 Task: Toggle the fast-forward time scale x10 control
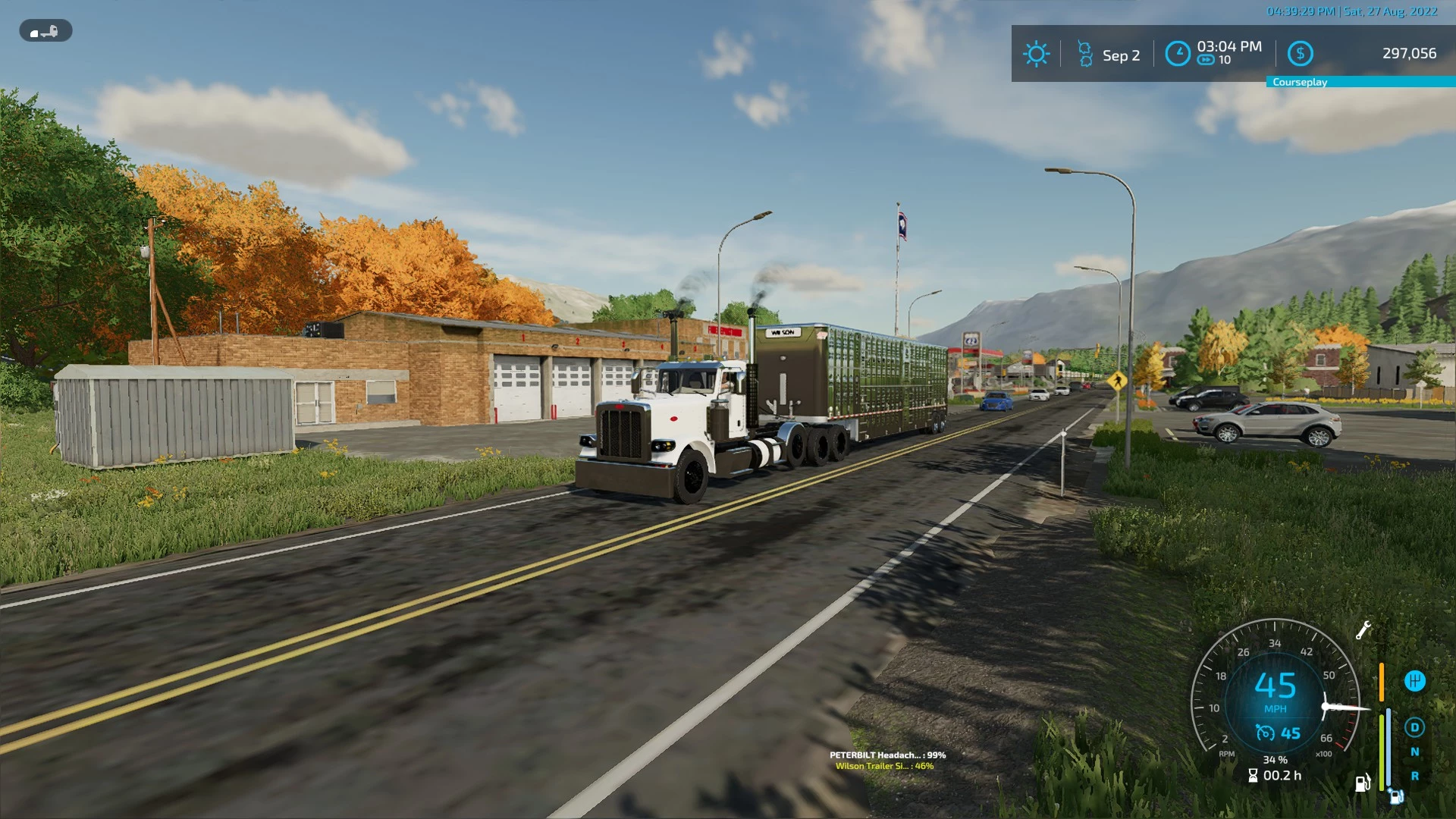pos(1206,59)
